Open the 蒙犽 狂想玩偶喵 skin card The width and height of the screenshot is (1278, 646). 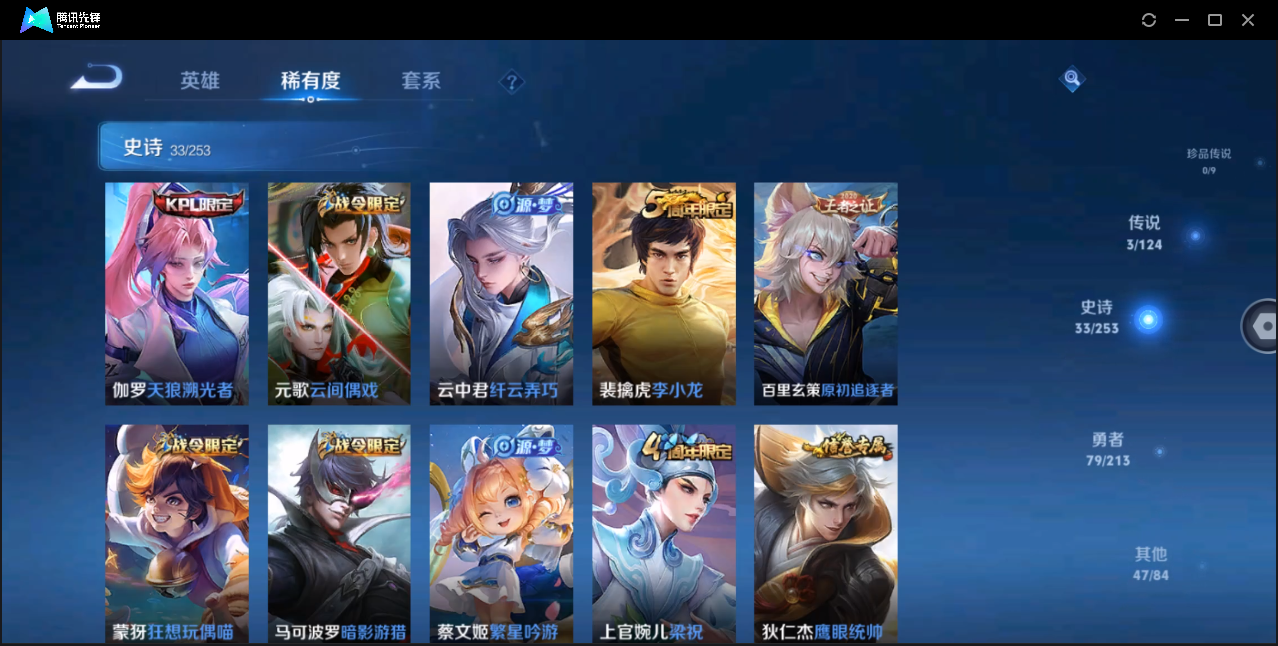(177, 533)
